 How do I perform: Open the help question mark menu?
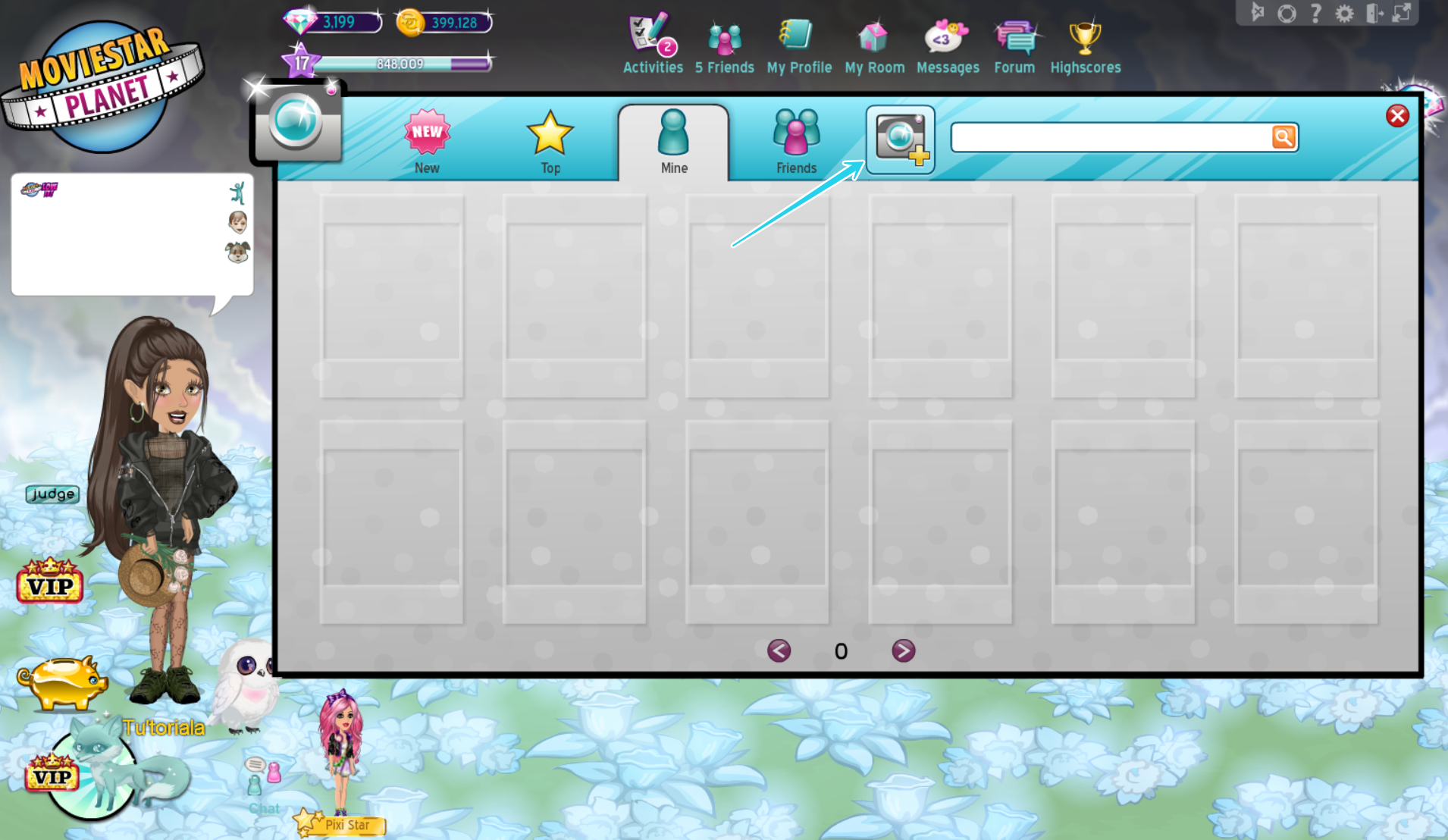pyautogui.click(x=1317, y=12)
